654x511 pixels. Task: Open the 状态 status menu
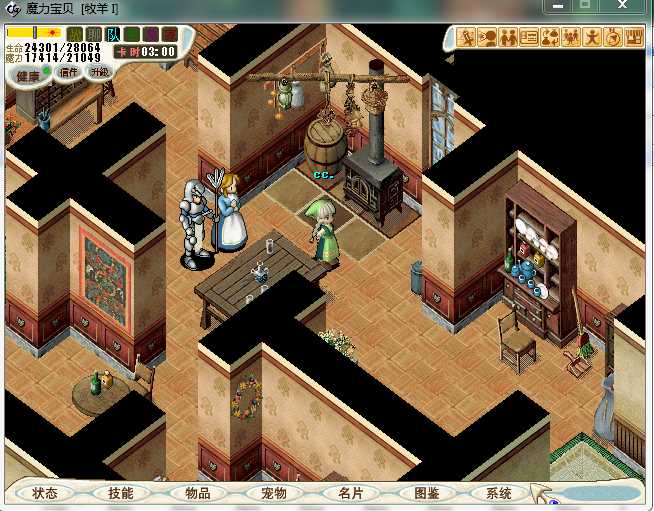pyautogui.click(x=44, y=493)
